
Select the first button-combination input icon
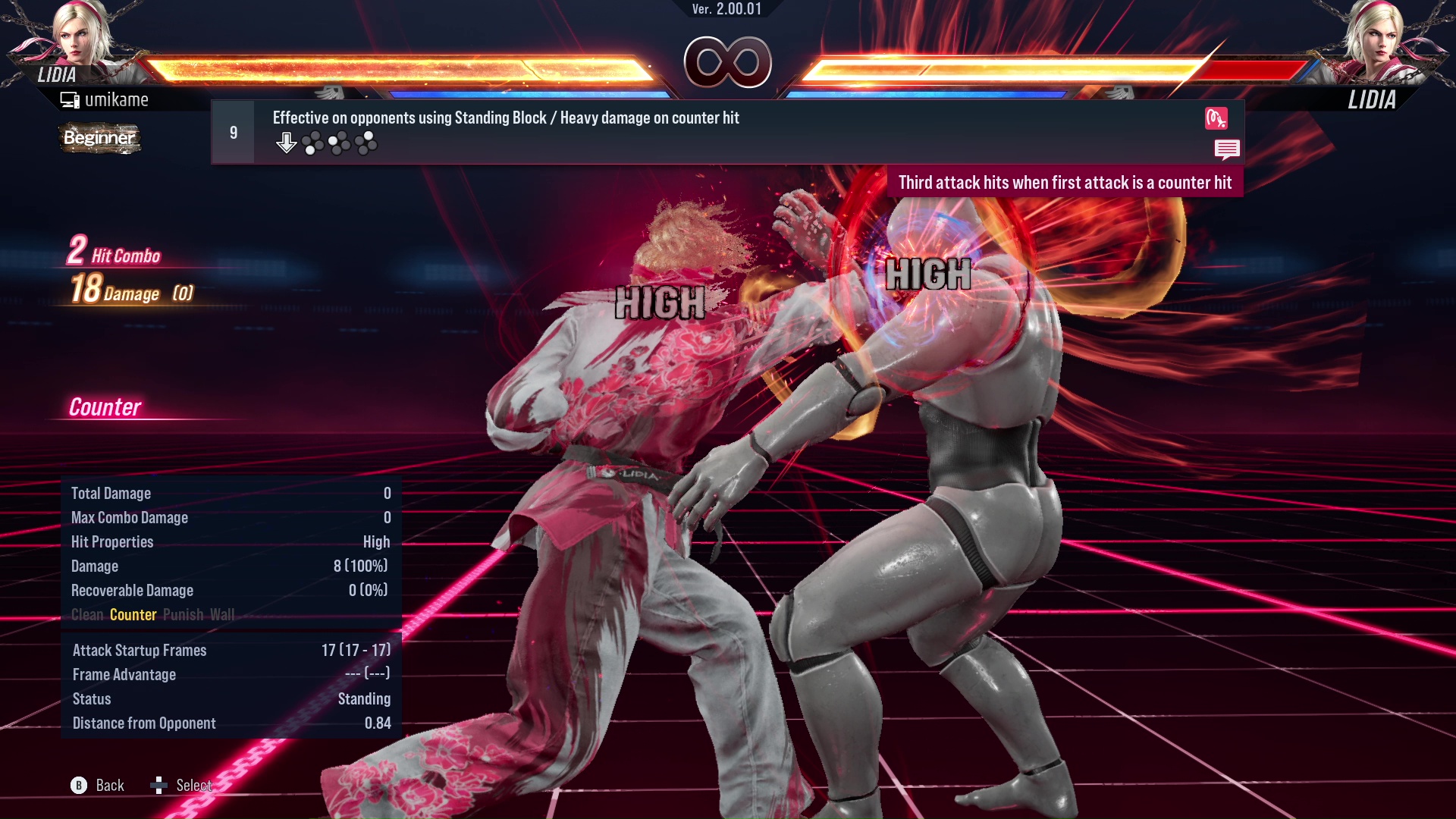pos(312,141)
